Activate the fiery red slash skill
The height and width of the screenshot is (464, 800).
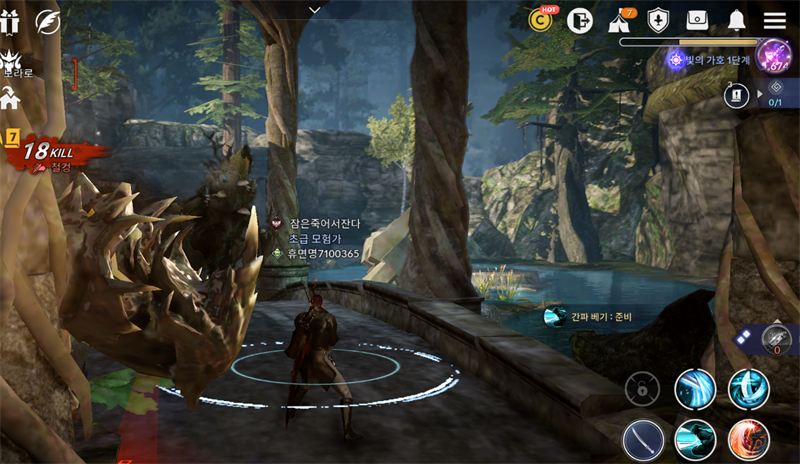[x=748, y=439]
